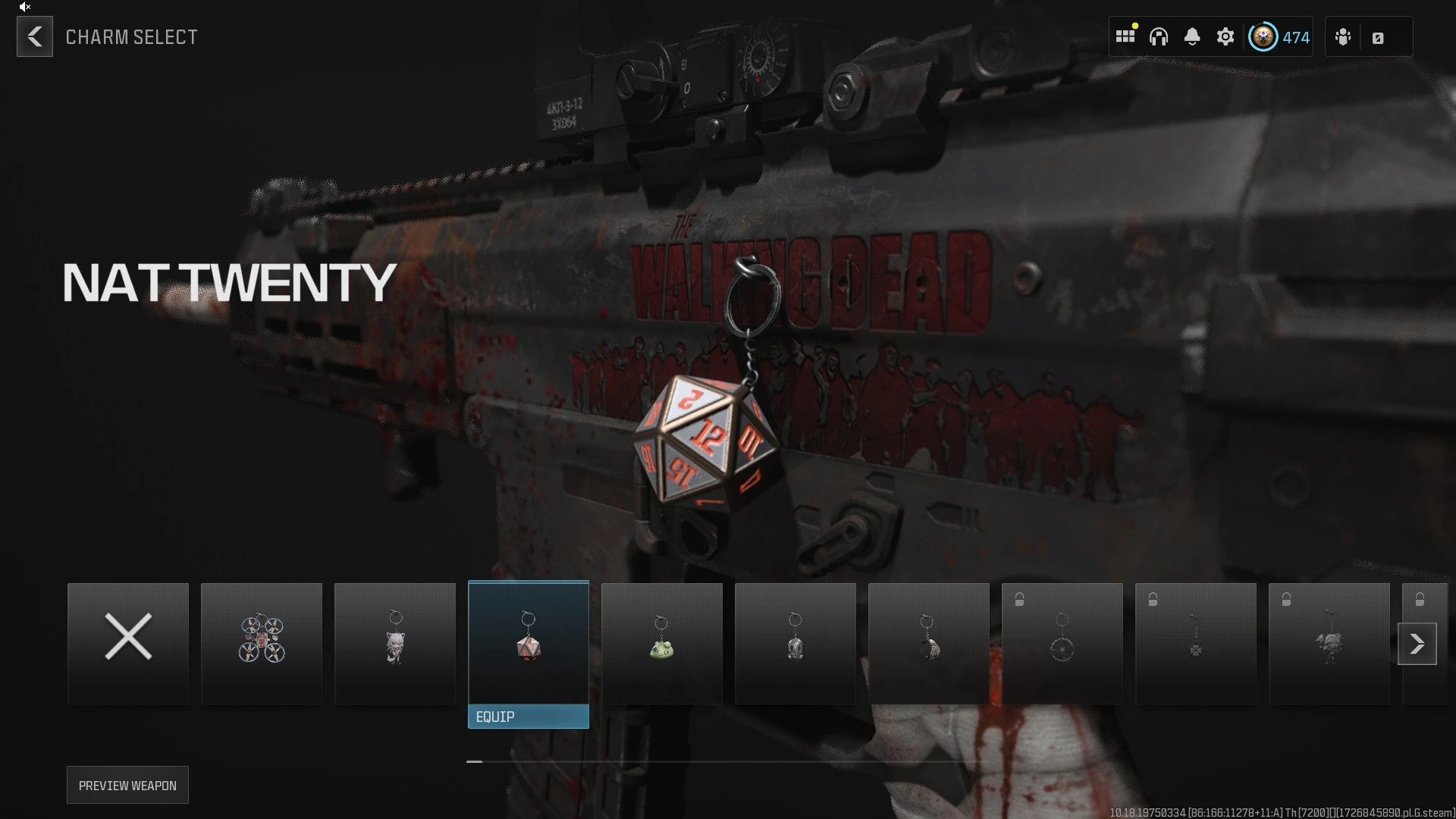Click the Preview Weapon button
The image size is (1456, 819).
(127, 785)
